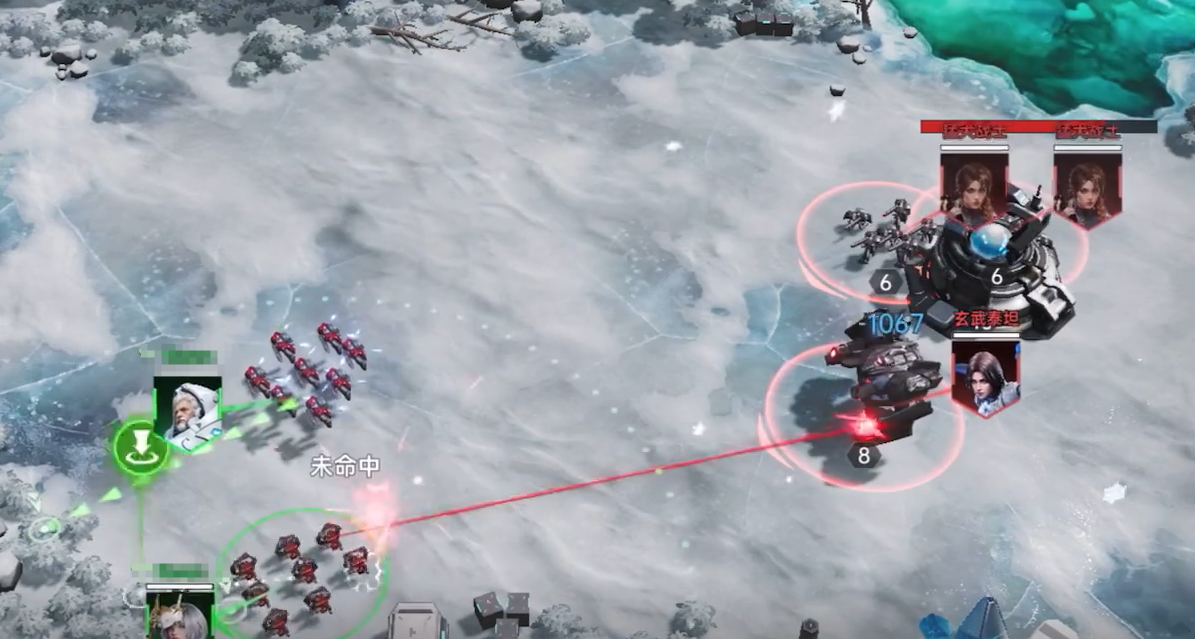
Task: Select the green-circled red mech squad
Action: tap(300, 571)
